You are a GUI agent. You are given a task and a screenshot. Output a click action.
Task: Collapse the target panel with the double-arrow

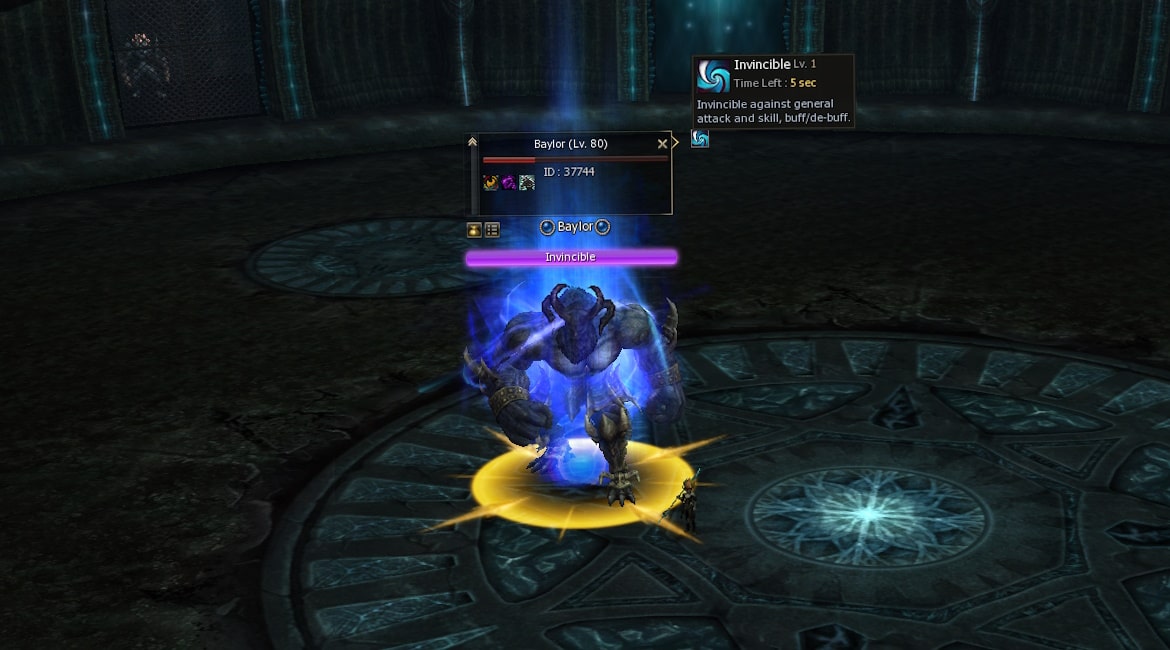[473, 143]
